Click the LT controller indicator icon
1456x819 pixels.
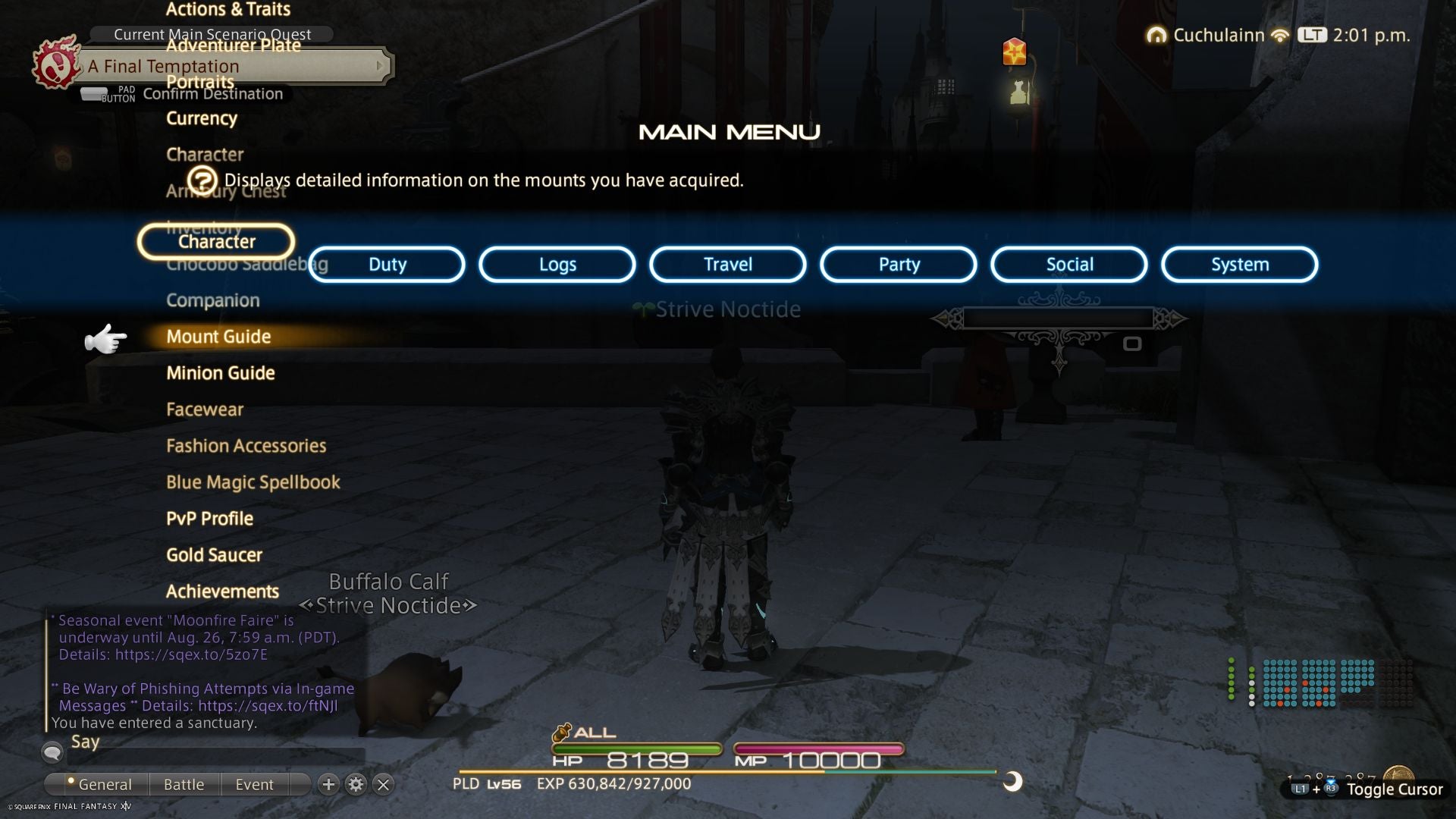[1313, 34]
